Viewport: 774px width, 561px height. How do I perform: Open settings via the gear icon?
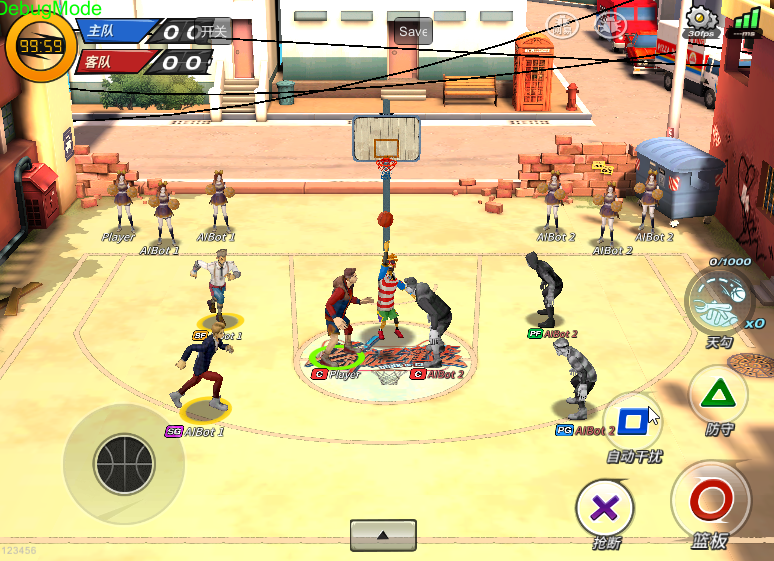tap(700, 18)
